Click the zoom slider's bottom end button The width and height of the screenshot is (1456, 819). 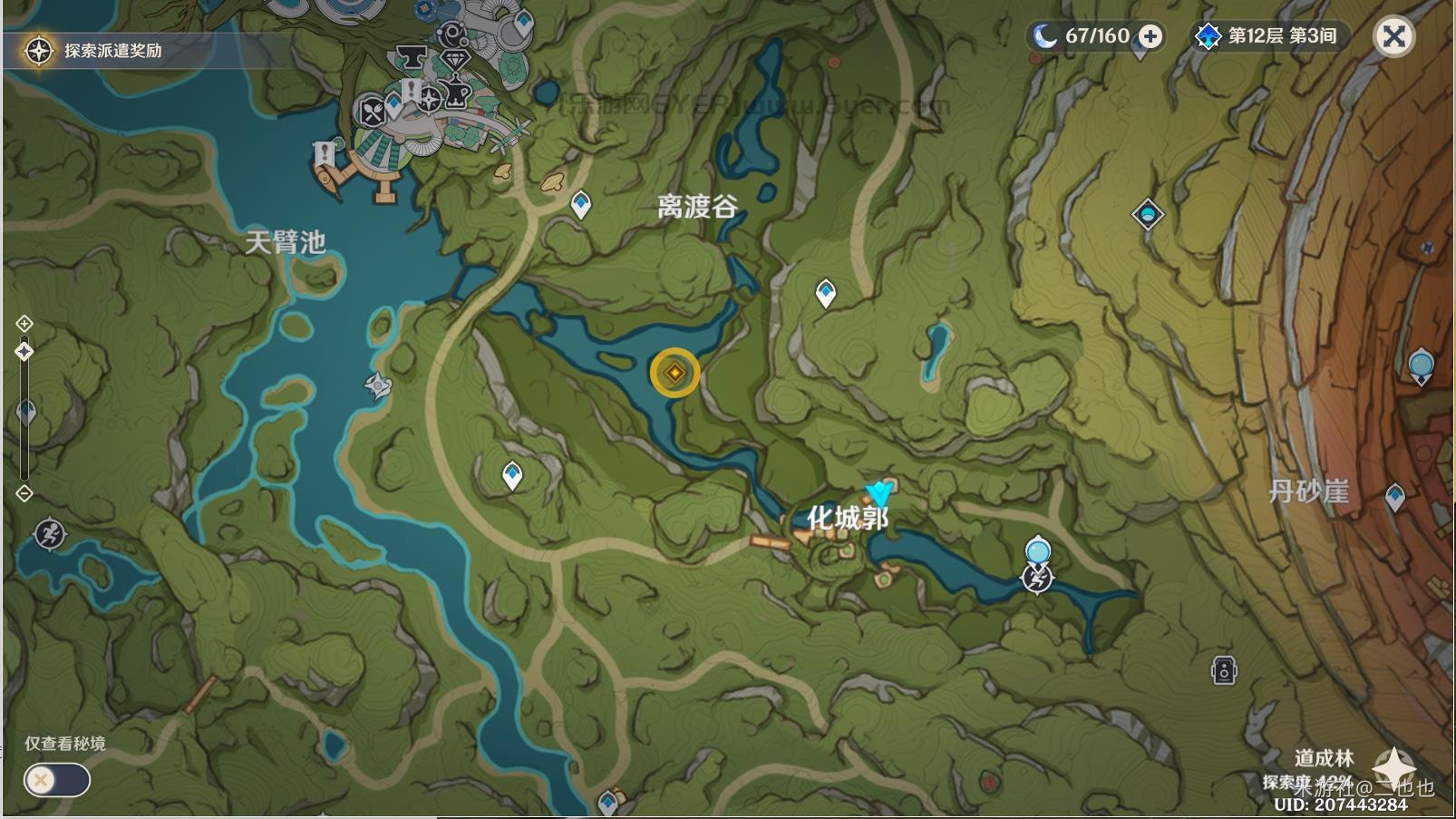24,493
